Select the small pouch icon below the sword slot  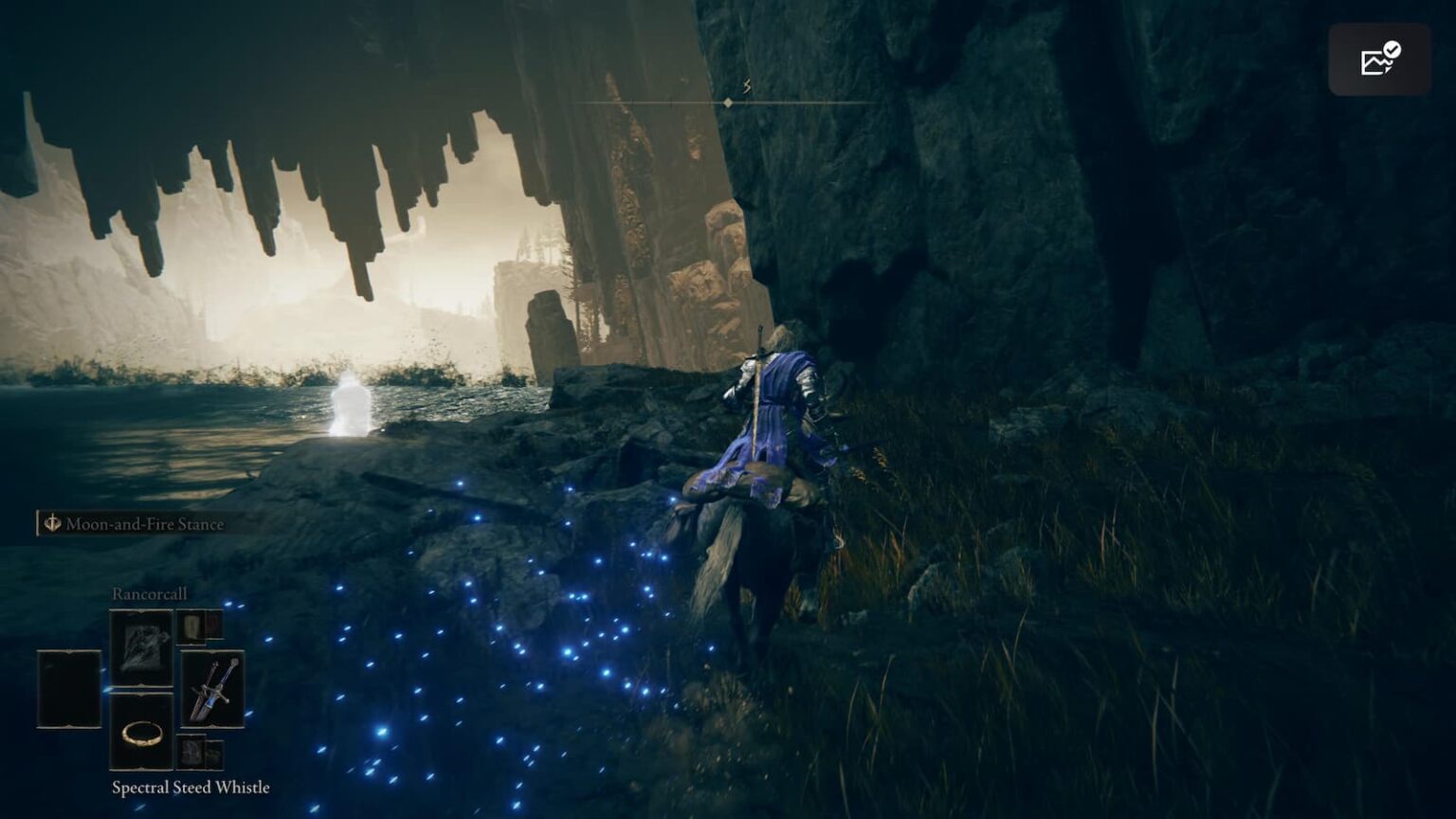click(x=191, y=751)
